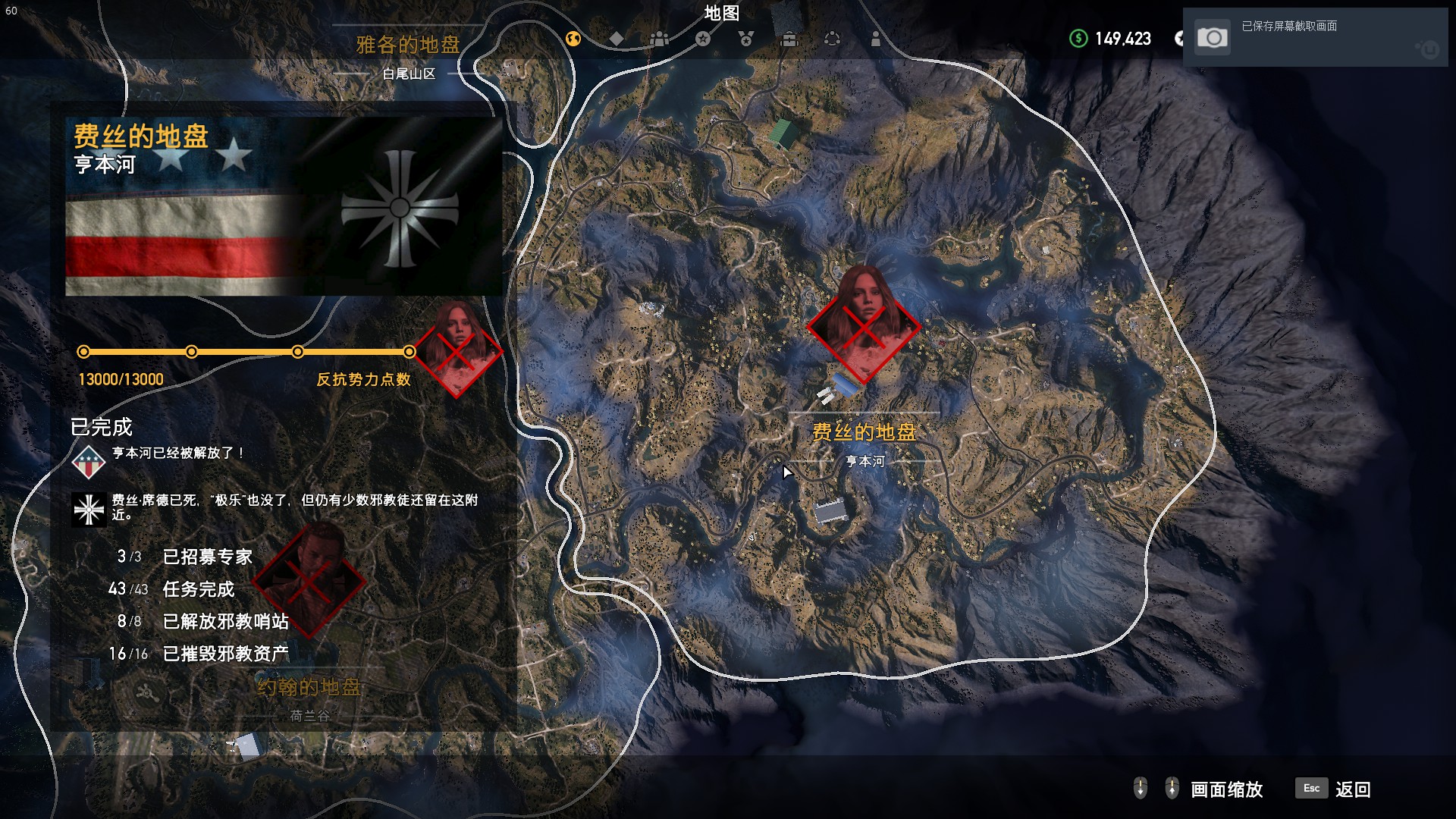Open the briefcase icon tab
The image size is (1456, 819).
tap(789, 39)
